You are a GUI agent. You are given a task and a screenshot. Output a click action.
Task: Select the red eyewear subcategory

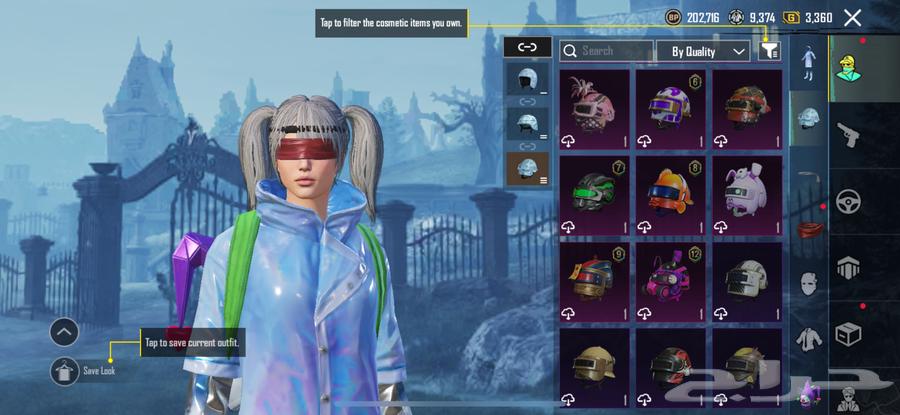[808, 230]
